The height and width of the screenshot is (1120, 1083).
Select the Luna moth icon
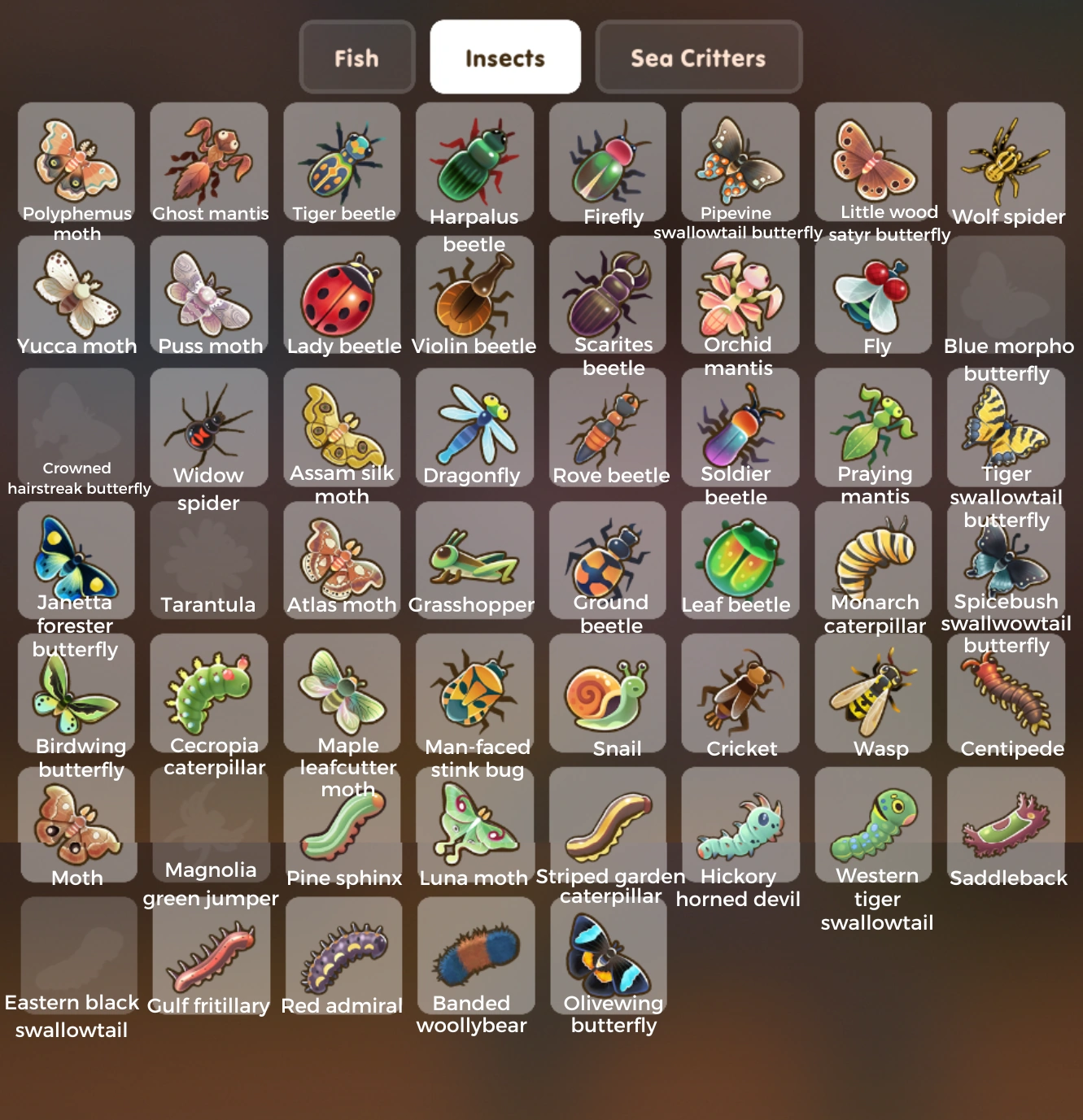tap(474, 826)
